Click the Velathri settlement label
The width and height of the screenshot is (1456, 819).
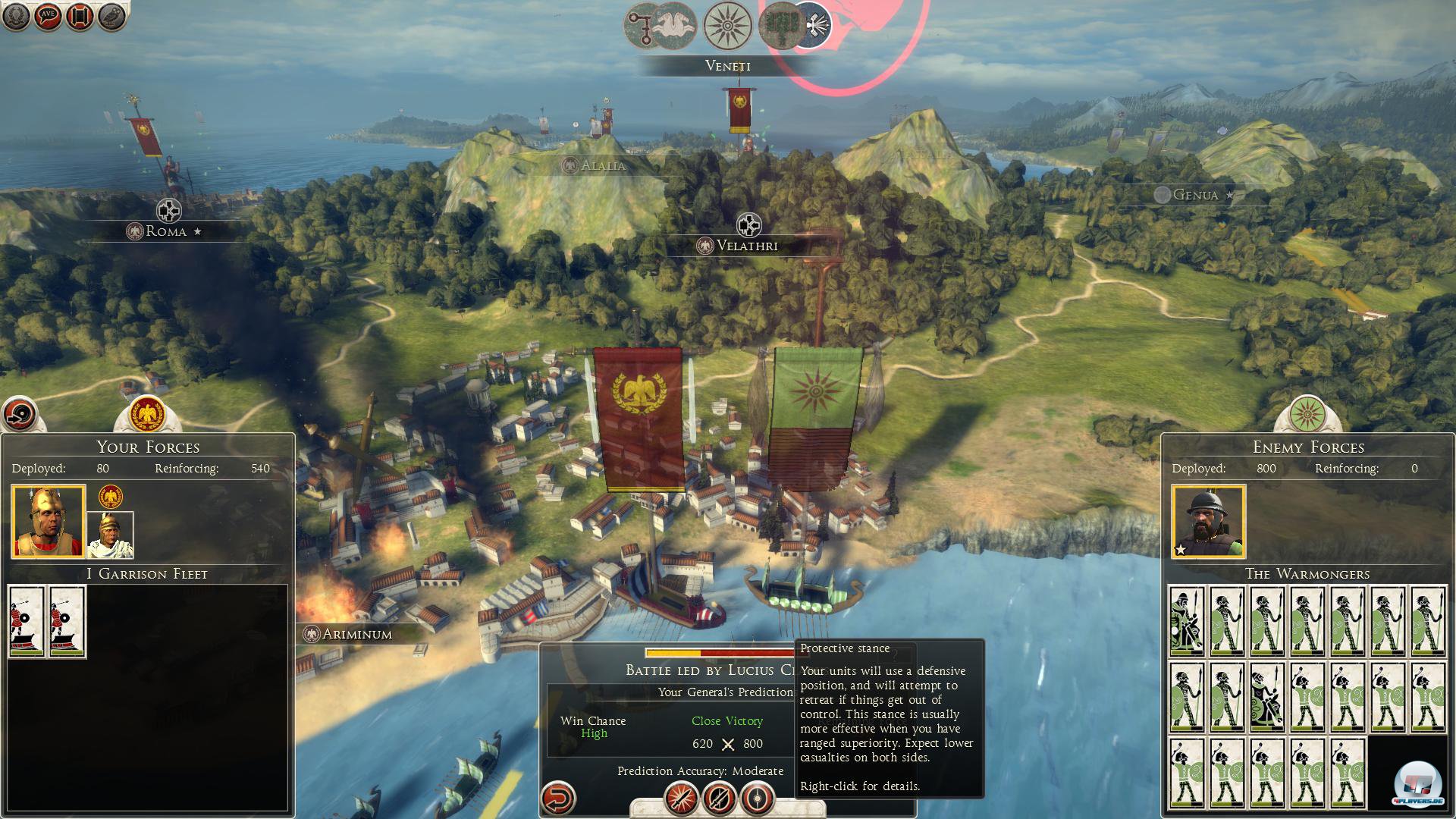pyautogui.click(x=747, y=246)
